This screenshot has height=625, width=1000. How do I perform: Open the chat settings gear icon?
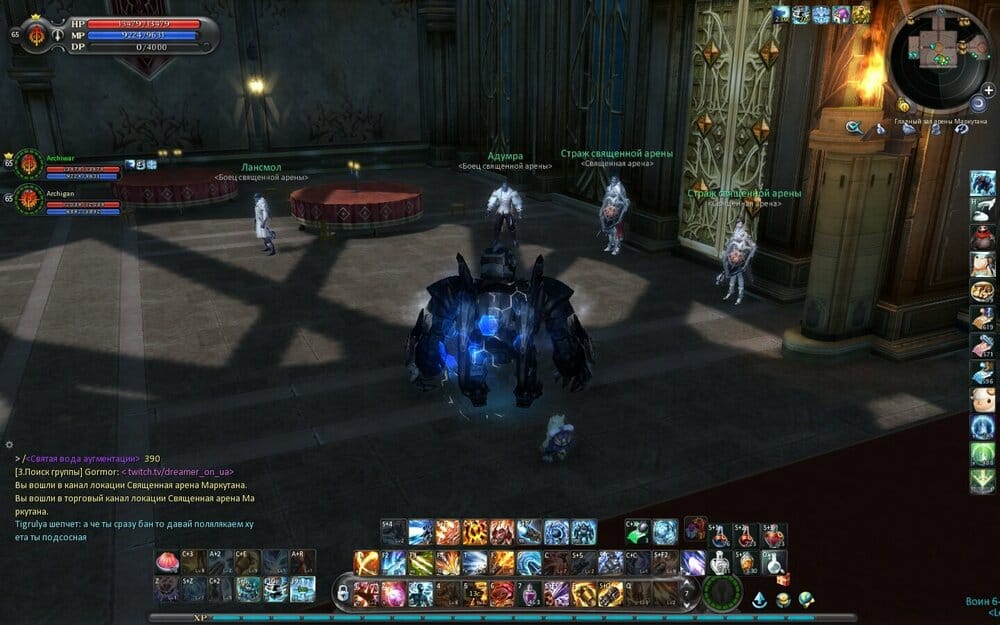[9, 443]
